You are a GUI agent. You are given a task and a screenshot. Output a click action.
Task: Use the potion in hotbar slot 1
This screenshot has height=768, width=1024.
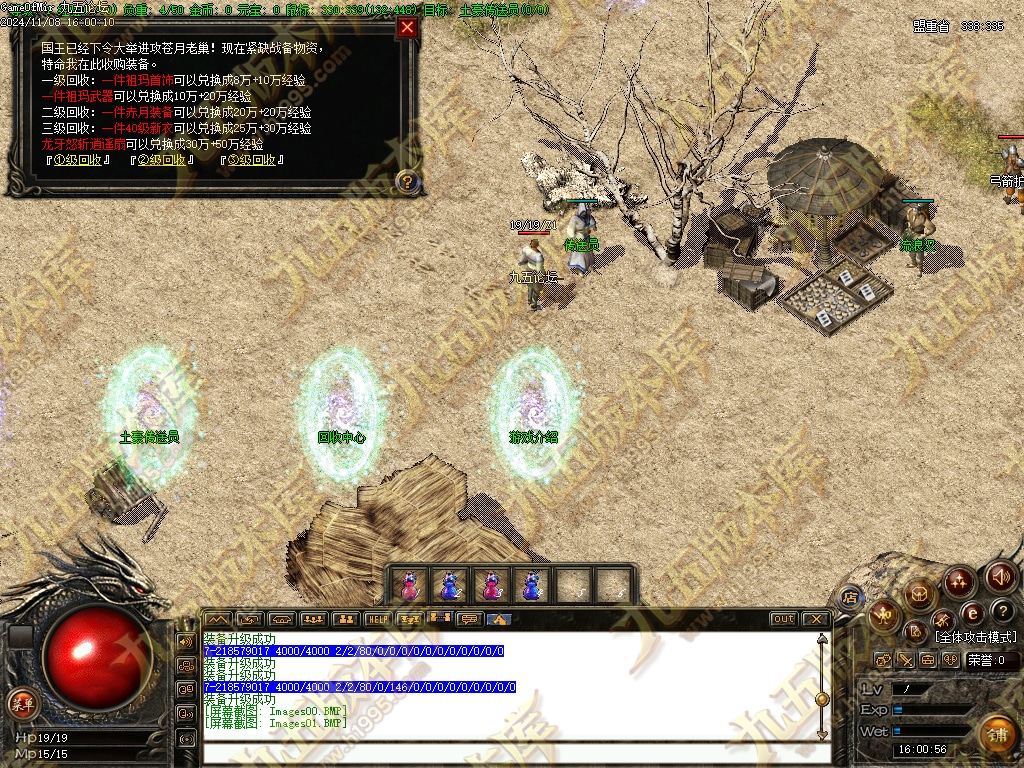(408, 585)
